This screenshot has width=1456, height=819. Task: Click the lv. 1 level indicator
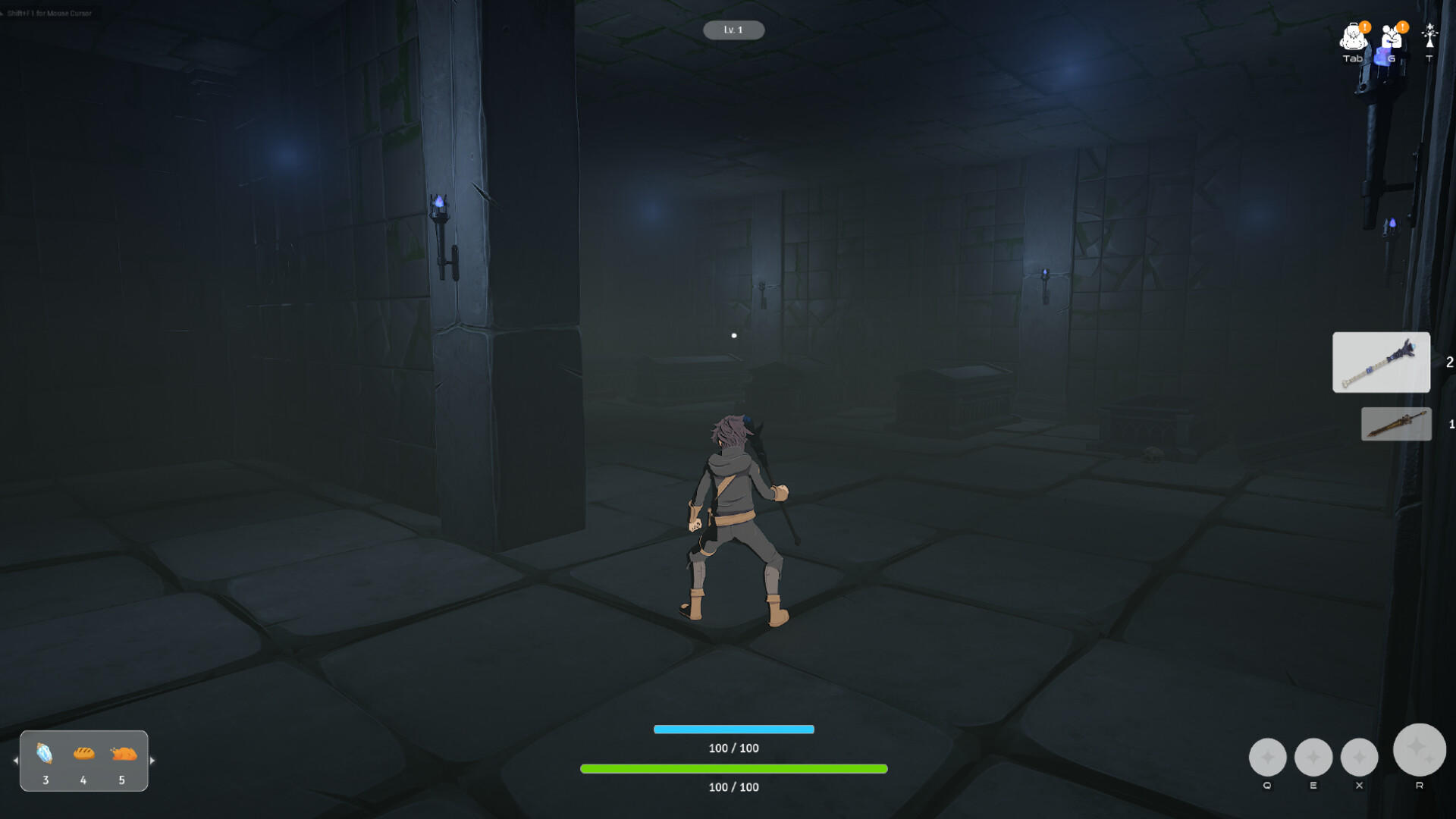[x=733, y=30]
